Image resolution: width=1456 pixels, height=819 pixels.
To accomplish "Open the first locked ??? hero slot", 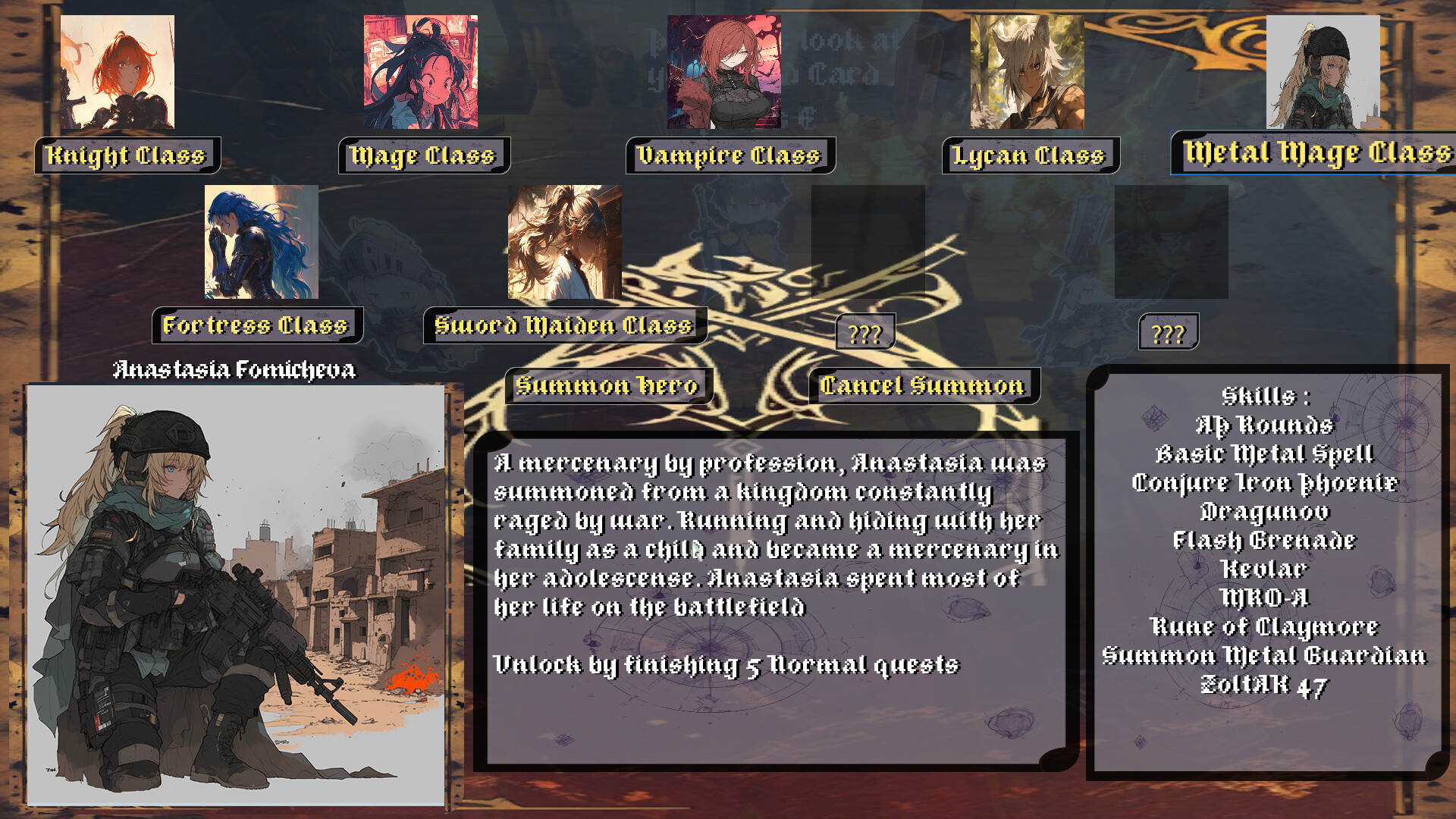I will (864, 331).
